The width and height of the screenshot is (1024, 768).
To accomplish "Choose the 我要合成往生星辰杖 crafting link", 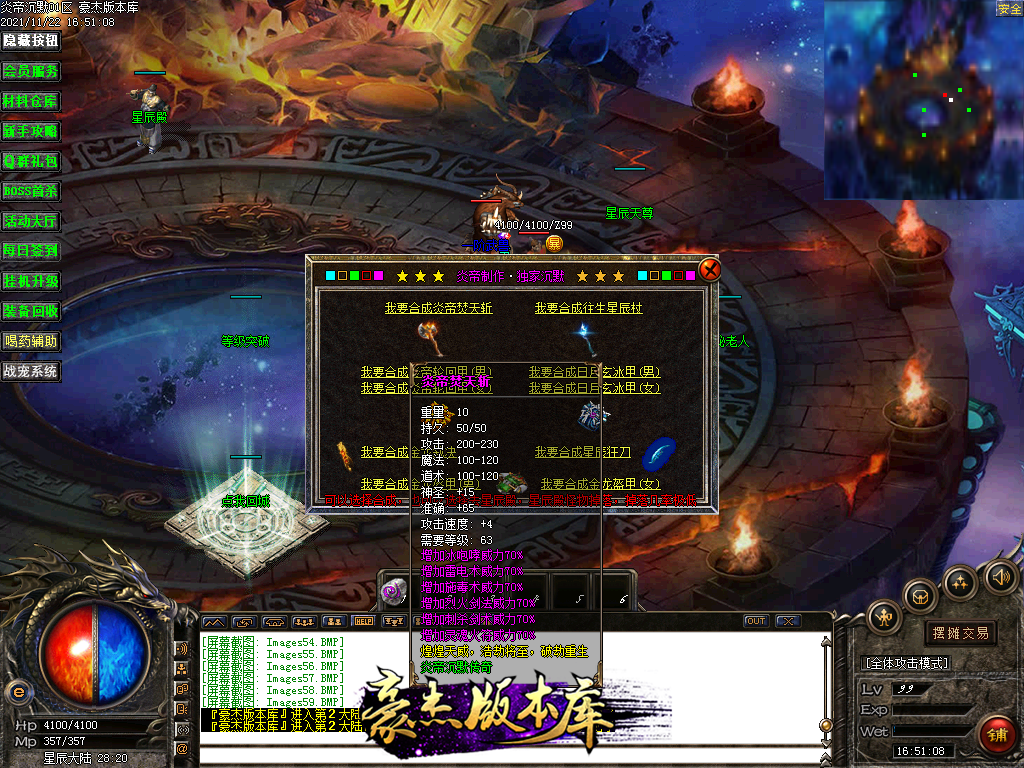I will (588, 308).
